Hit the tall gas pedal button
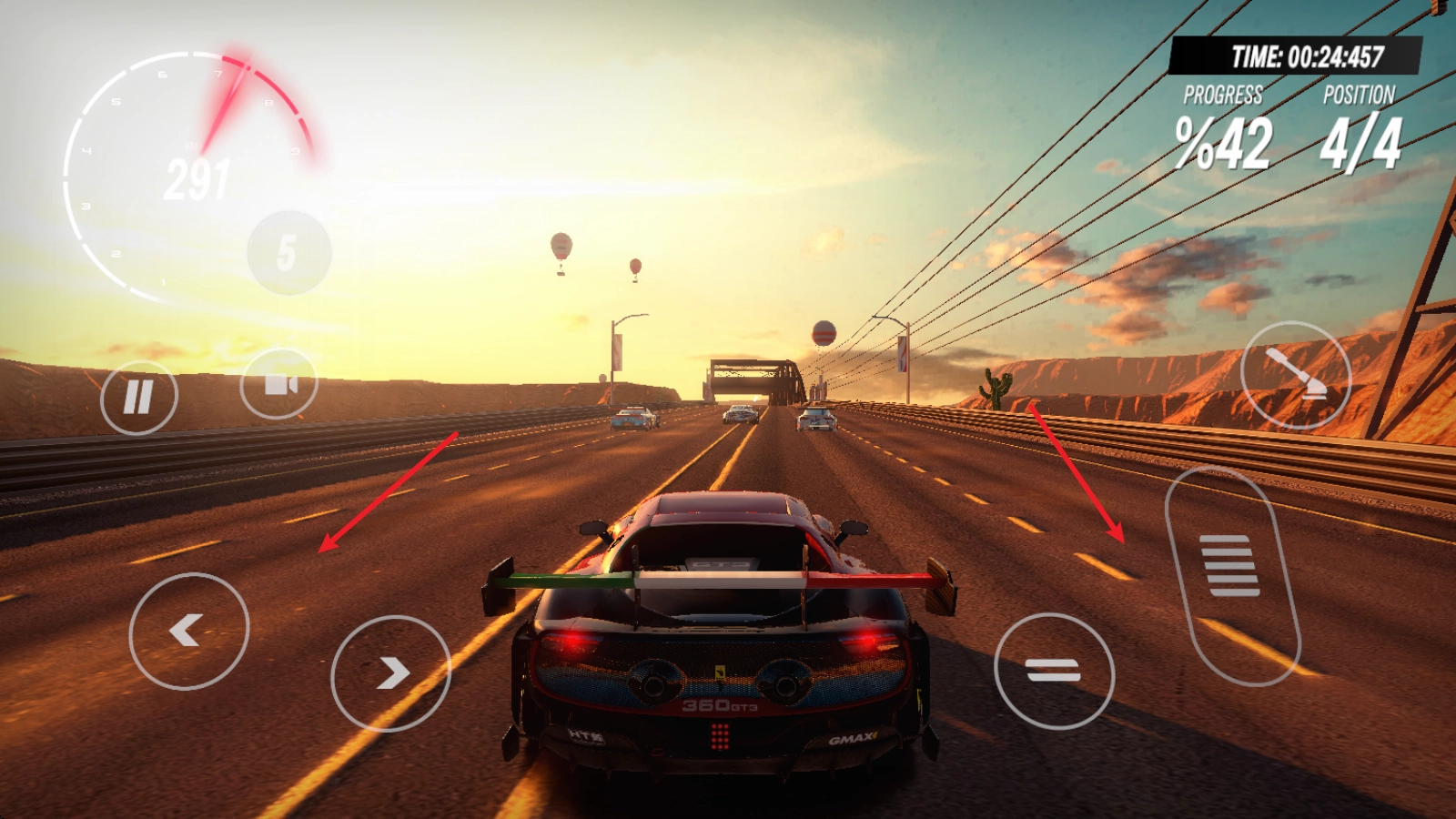The image size is (1456, 819). point(1231,573)
